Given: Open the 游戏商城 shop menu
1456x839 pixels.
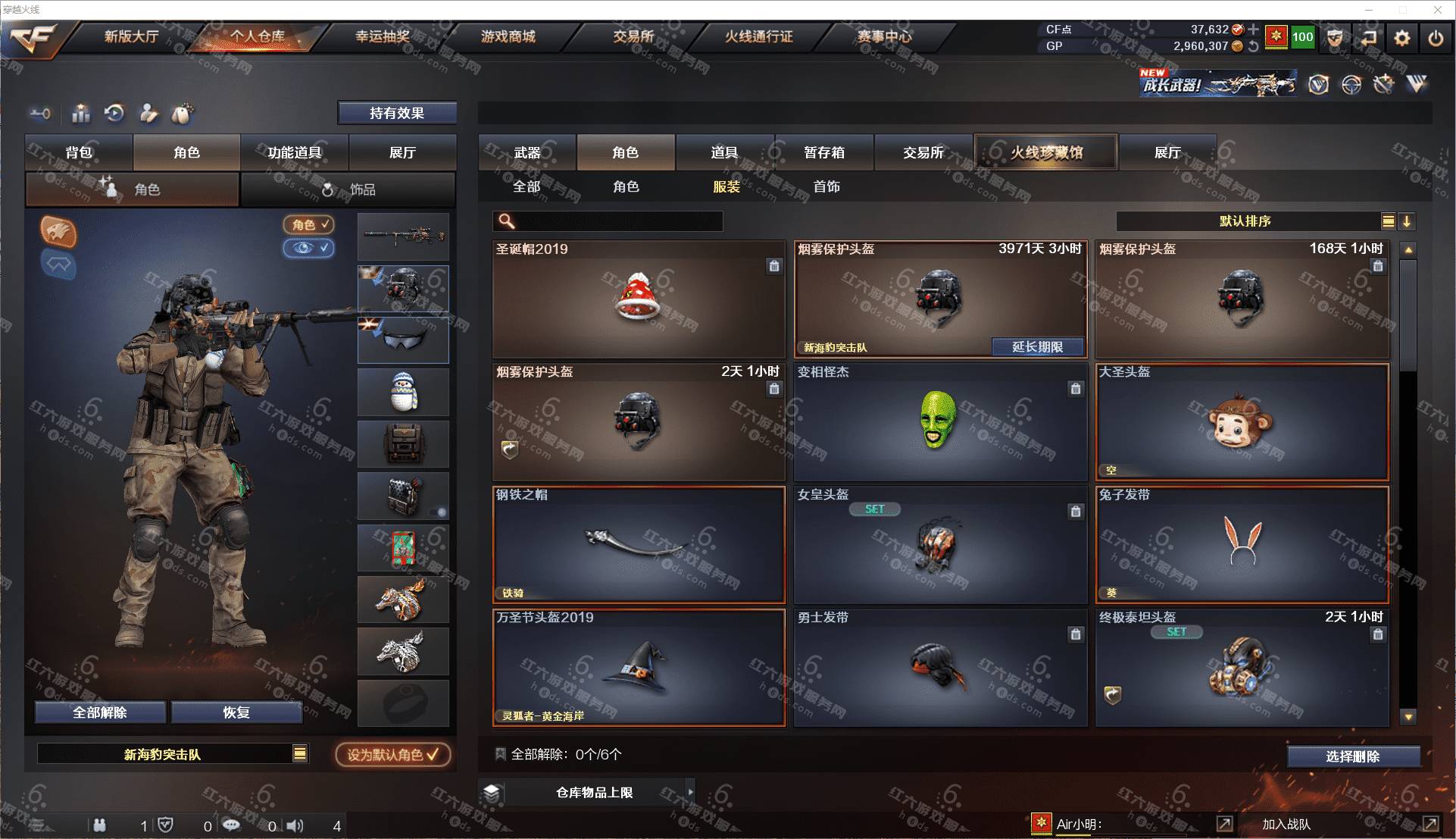Looking at the screenshot, I should (x=508, y=36).
